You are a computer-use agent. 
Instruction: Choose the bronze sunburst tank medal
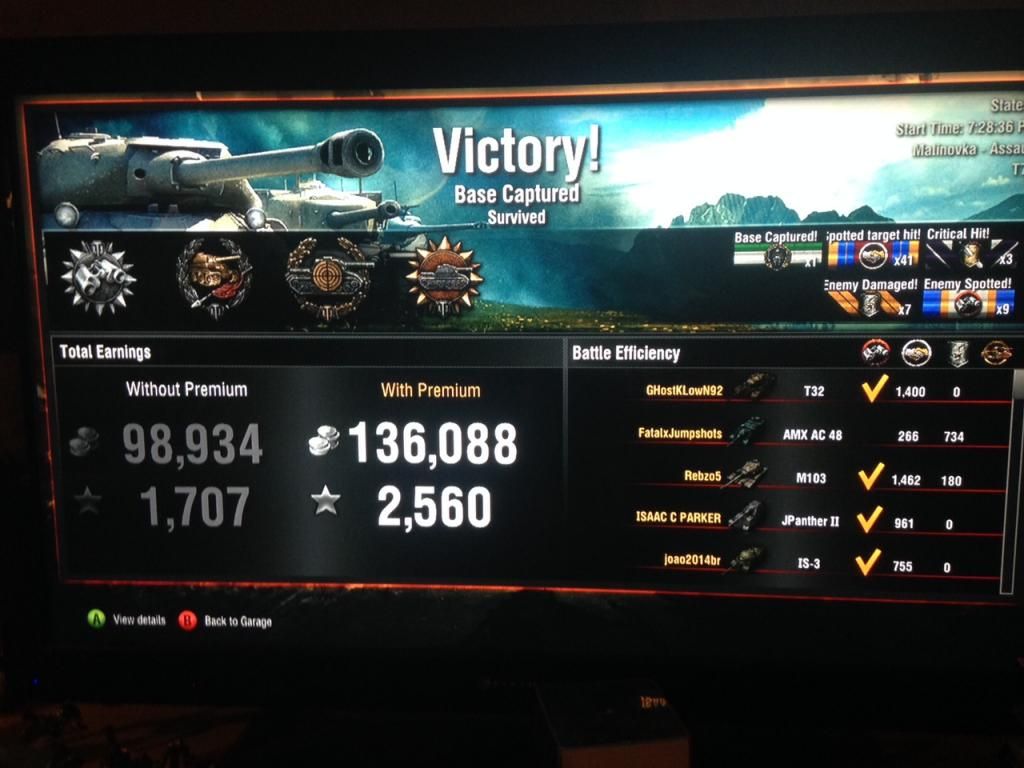(x=444, y=275)
